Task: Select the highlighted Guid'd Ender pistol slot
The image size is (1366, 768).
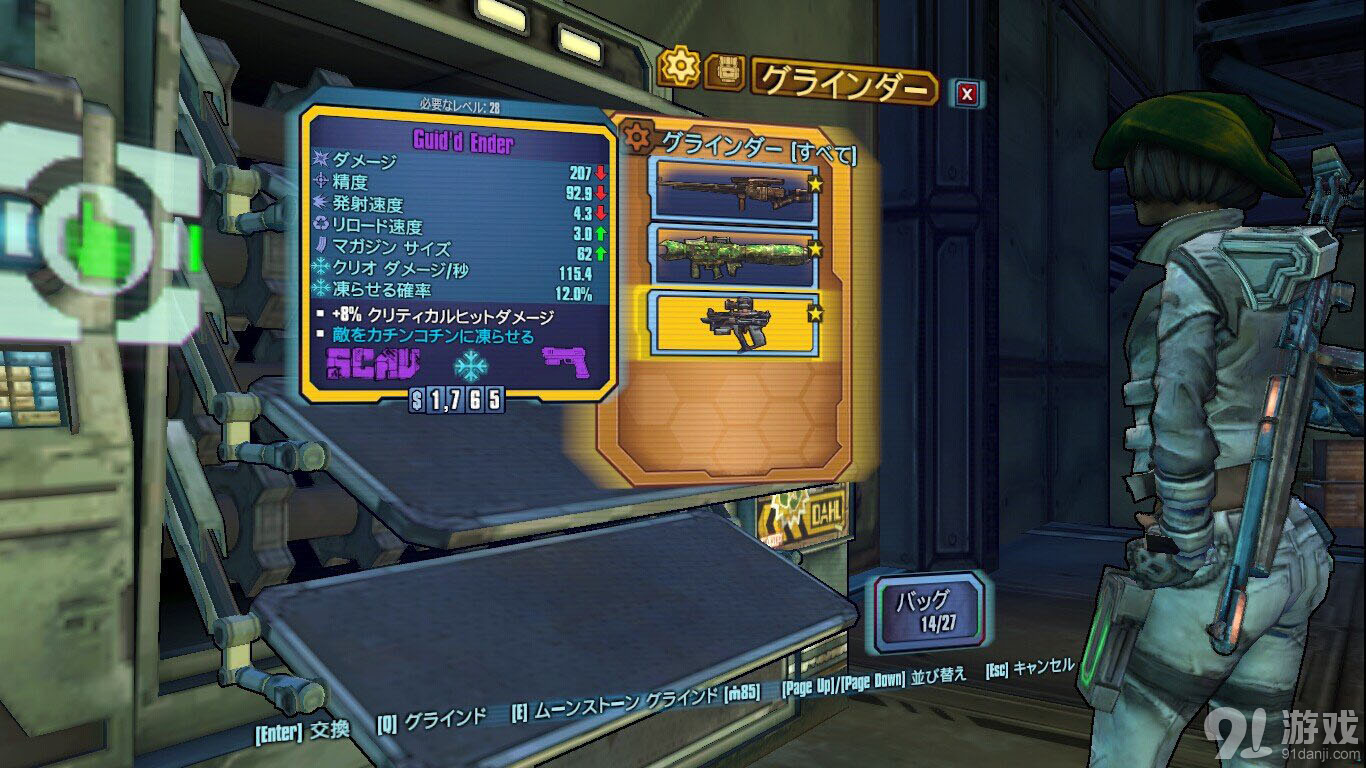Action: [x=735, y=322]
